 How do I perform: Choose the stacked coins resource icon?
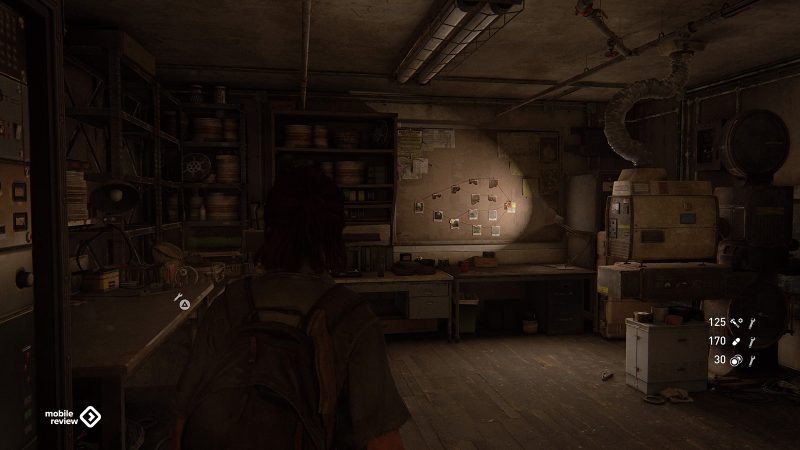click(735, 360)
